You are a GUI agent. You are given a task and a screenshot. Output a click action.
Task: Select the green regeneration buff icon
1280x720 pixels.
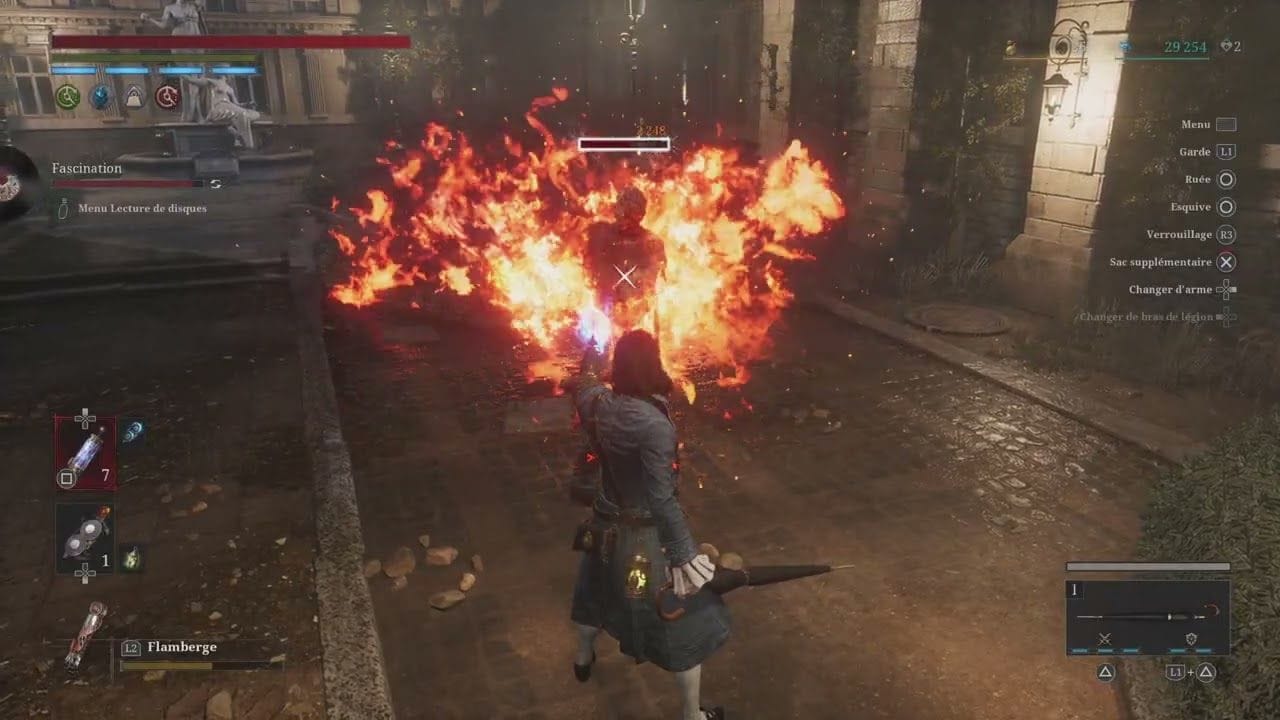click(67, 97)
